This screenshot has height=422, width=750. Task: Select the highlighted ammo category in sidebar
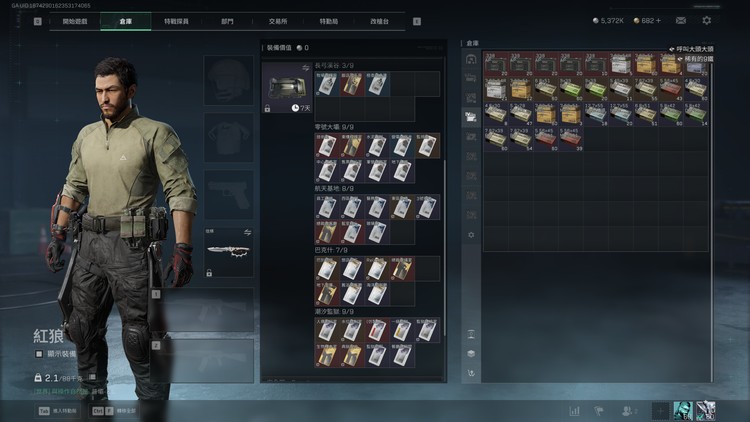pos(471,116)
